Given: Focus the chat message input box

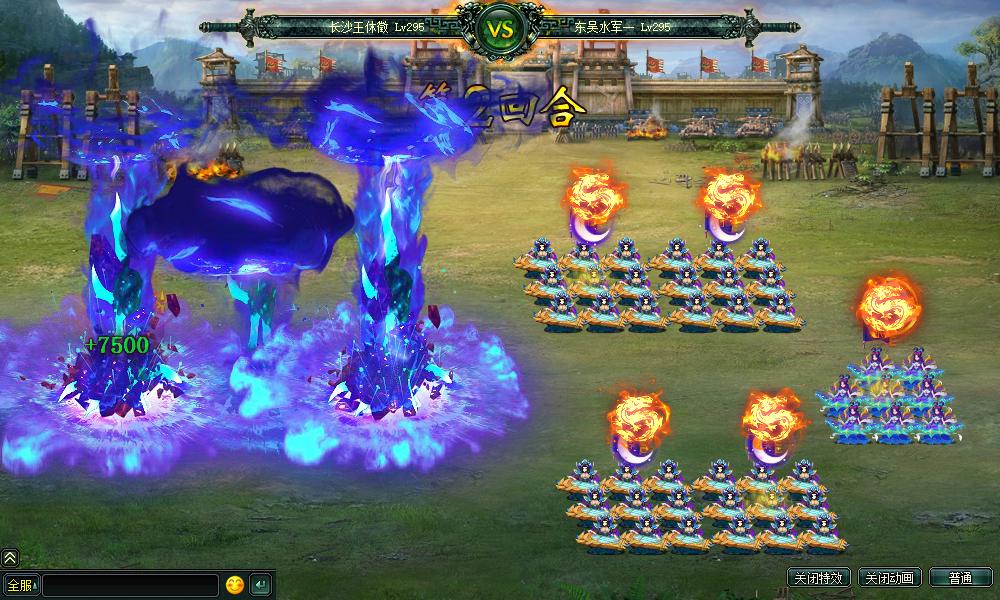Looking at the screenshot, I should pos(129,584).
